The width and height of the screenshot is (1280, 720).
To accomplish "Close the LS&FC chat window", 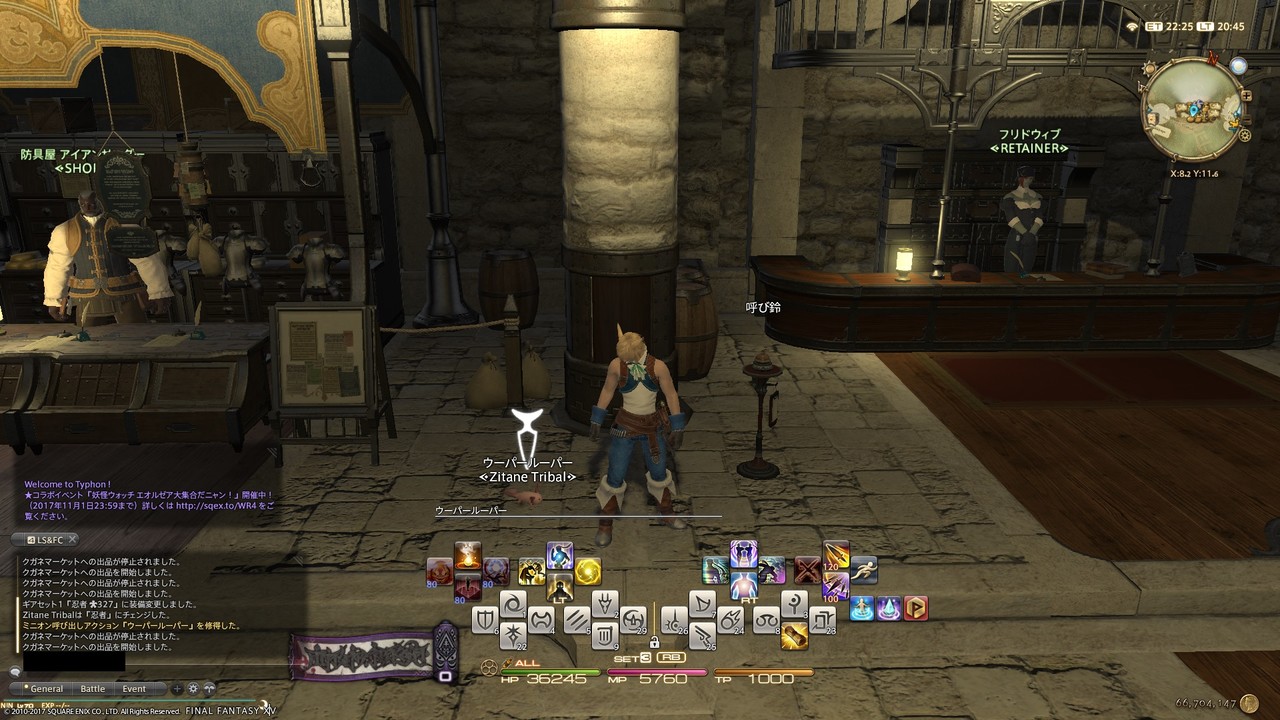I will click(72, 540).
